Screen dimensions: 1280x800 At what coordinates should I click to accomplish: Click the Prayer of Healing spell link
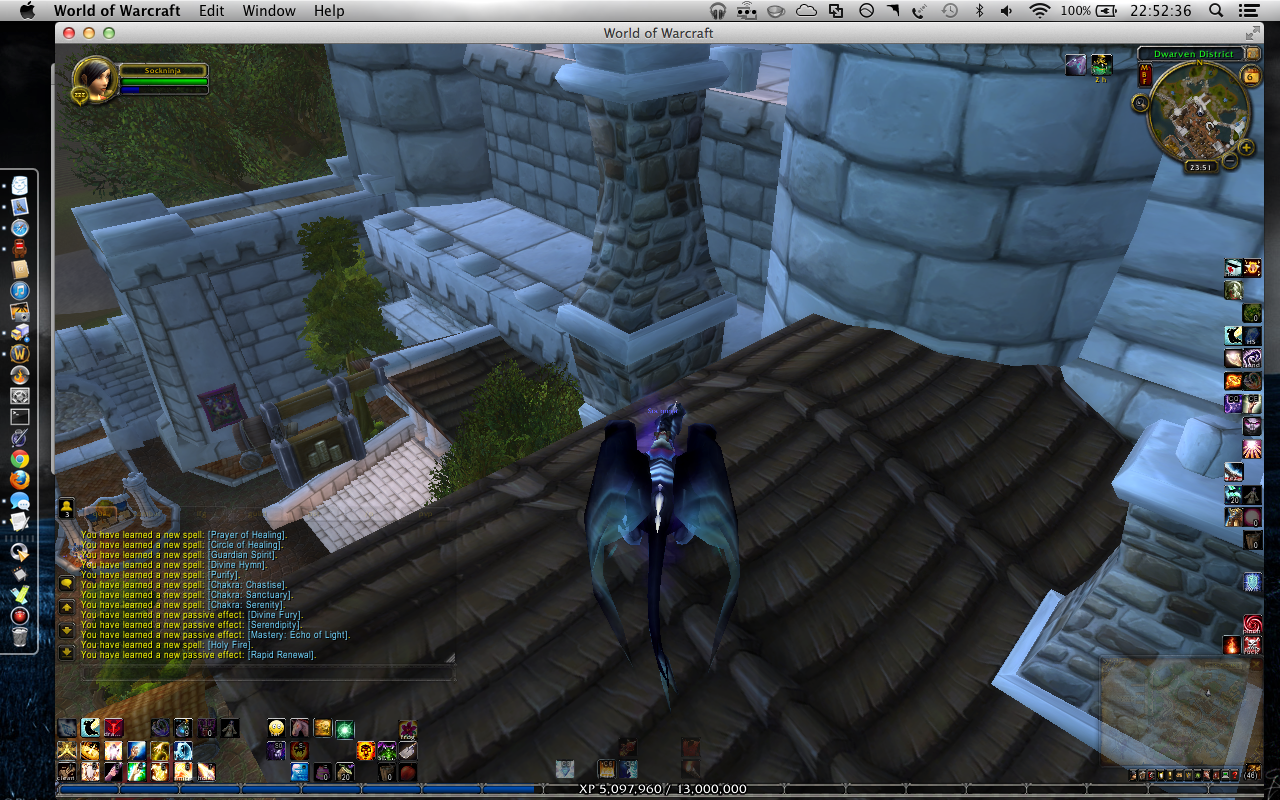[x=246, y=535]
